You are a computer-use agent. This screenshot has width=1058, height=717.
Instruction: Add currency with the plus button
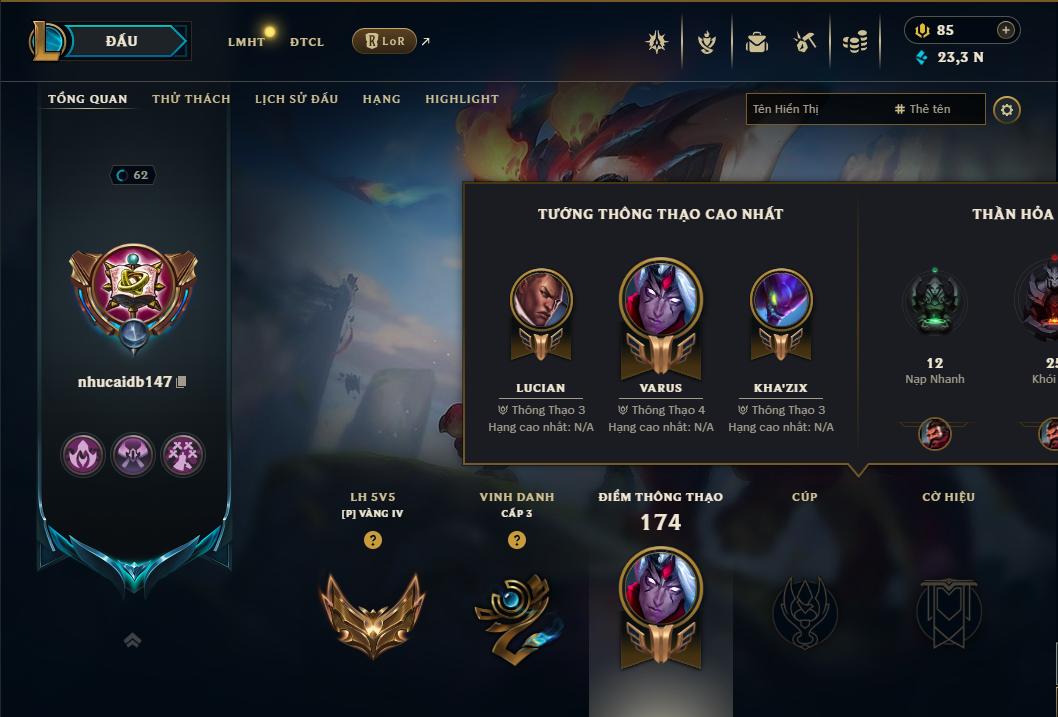pos(1005,30)
